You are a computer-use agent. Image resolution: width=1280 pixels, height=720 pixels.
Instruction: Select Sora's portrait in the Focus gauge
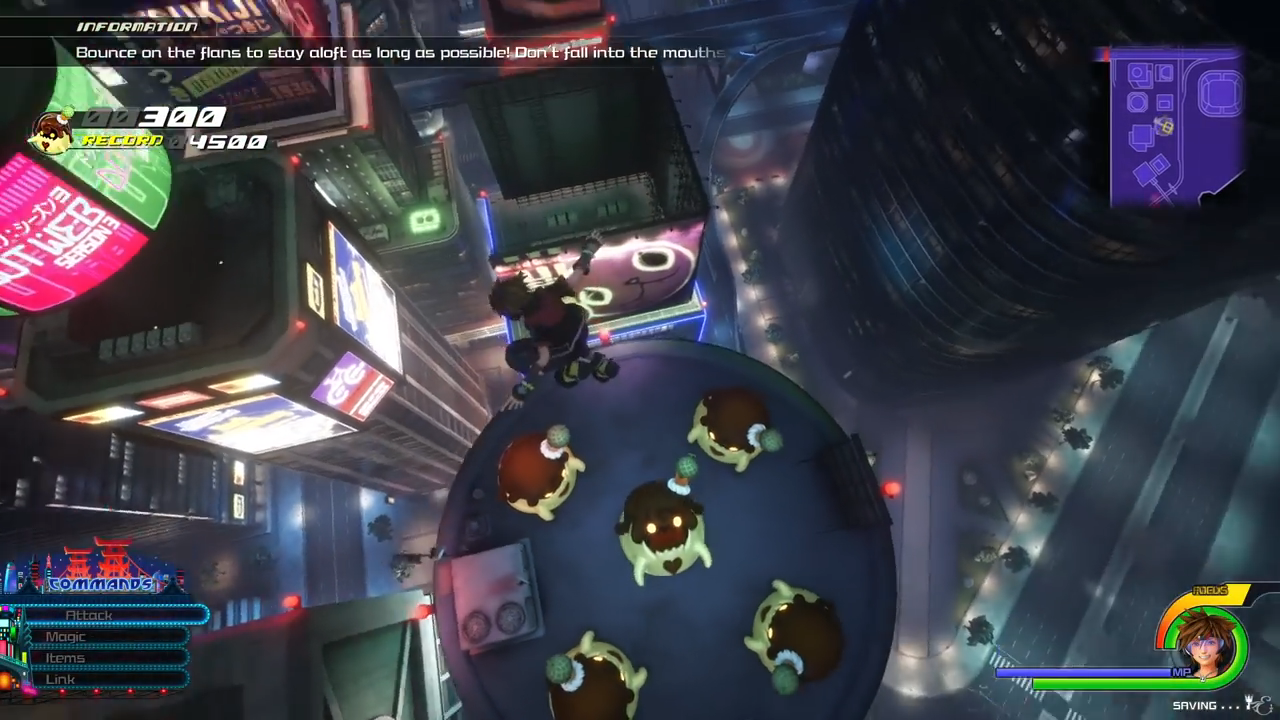[1207, 645]
